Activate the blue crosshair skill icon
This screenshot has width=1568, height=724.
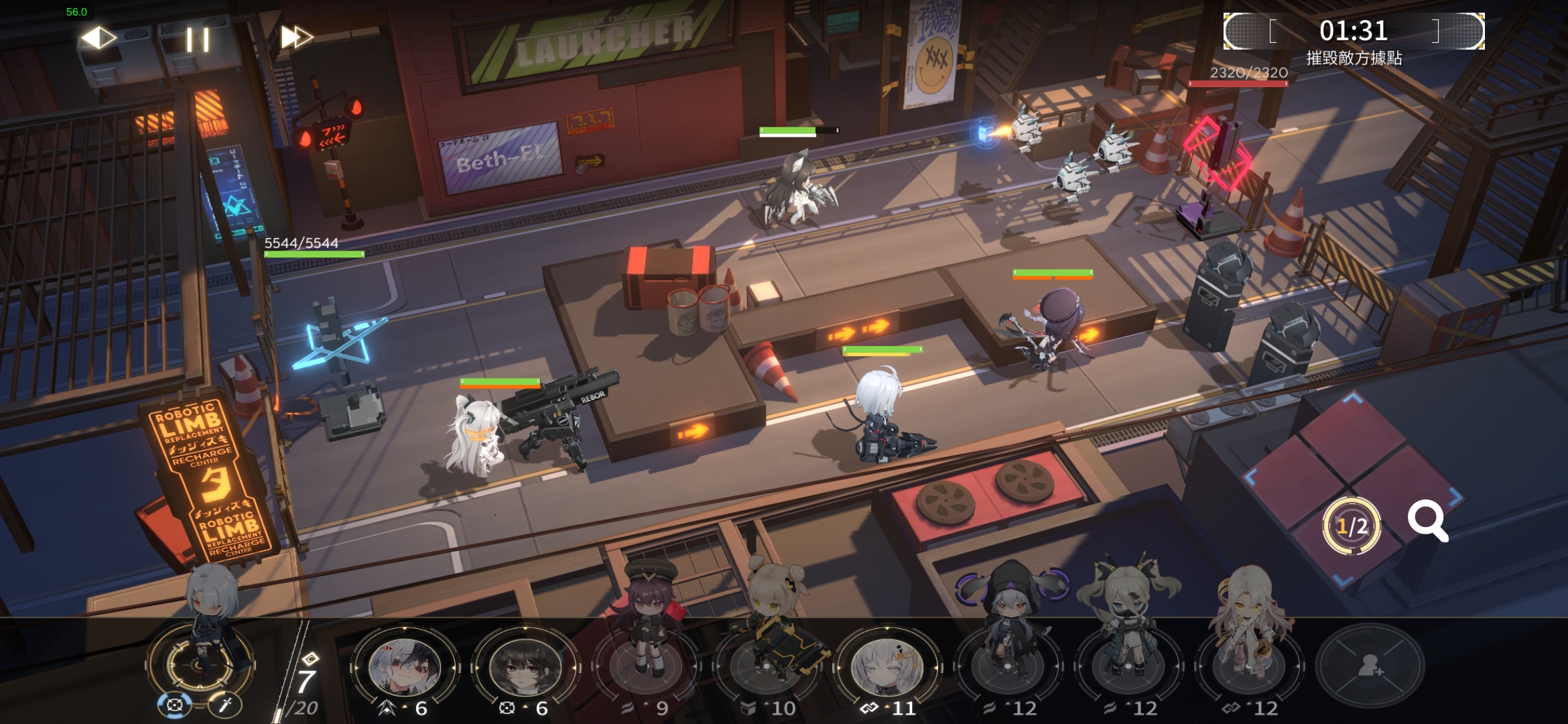pos(174,705)
